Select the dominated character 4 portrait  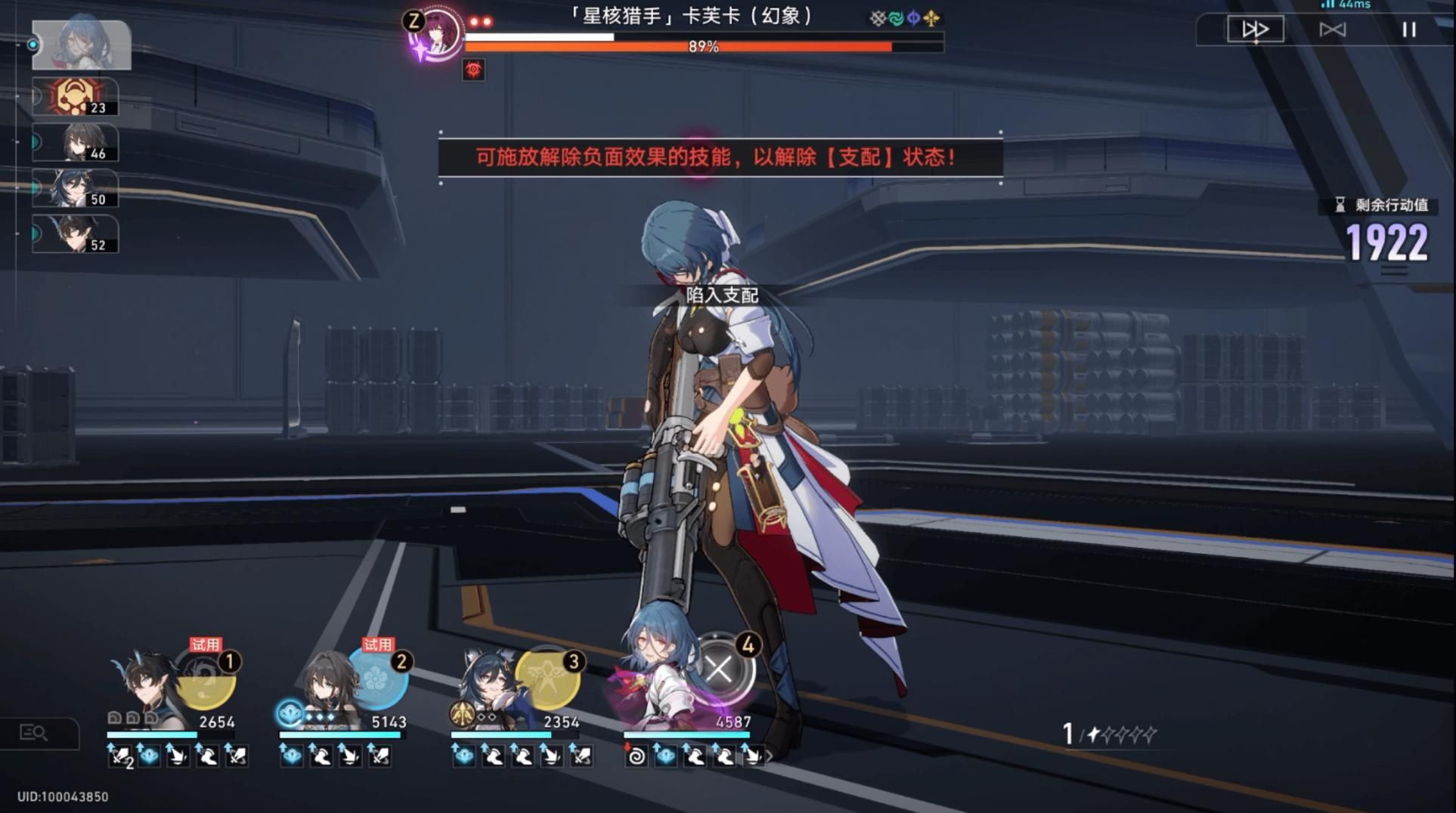[x=655, y=679]
